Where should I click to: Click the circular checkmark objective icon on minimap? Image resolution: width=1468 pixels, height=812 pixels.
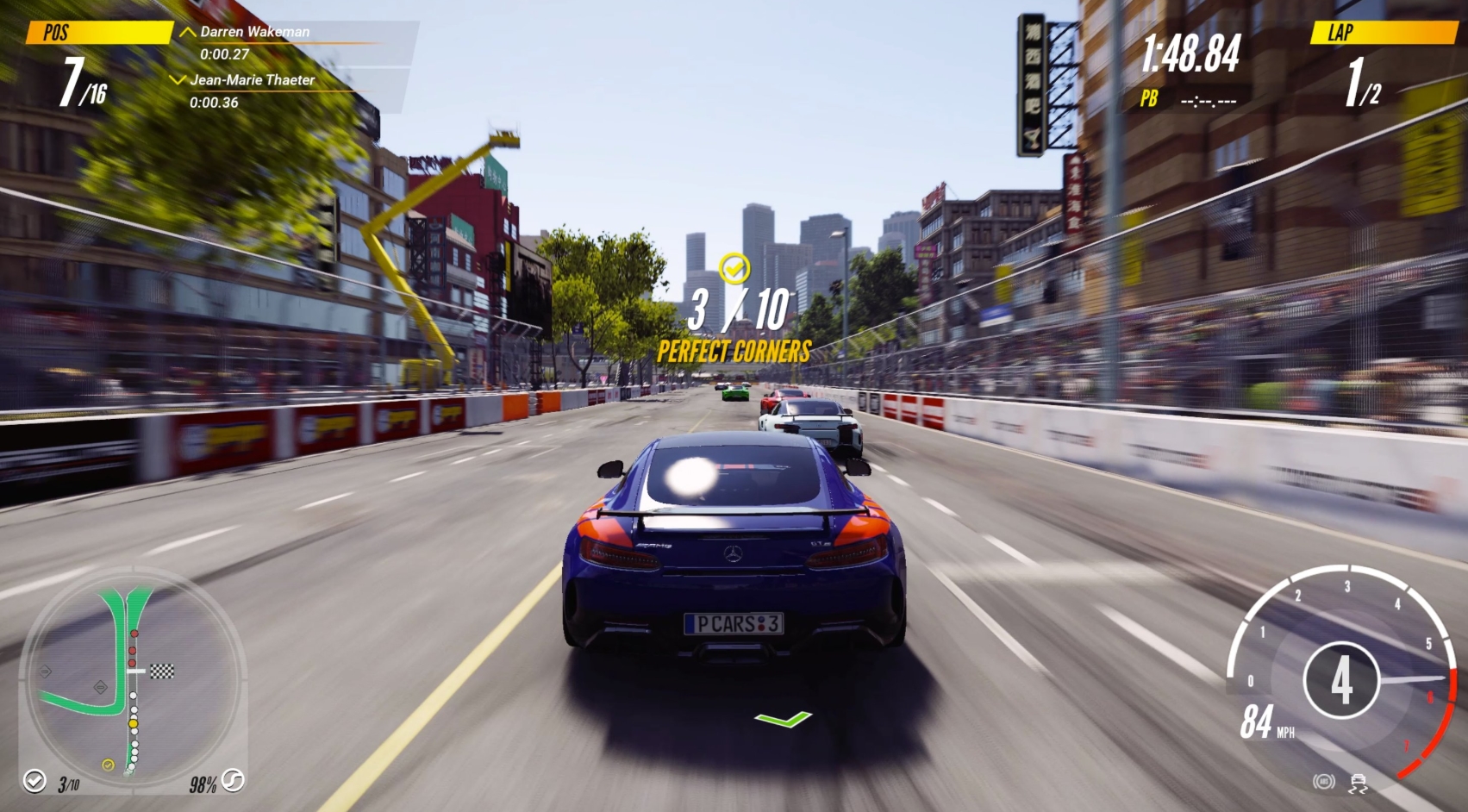coord(34,782)
